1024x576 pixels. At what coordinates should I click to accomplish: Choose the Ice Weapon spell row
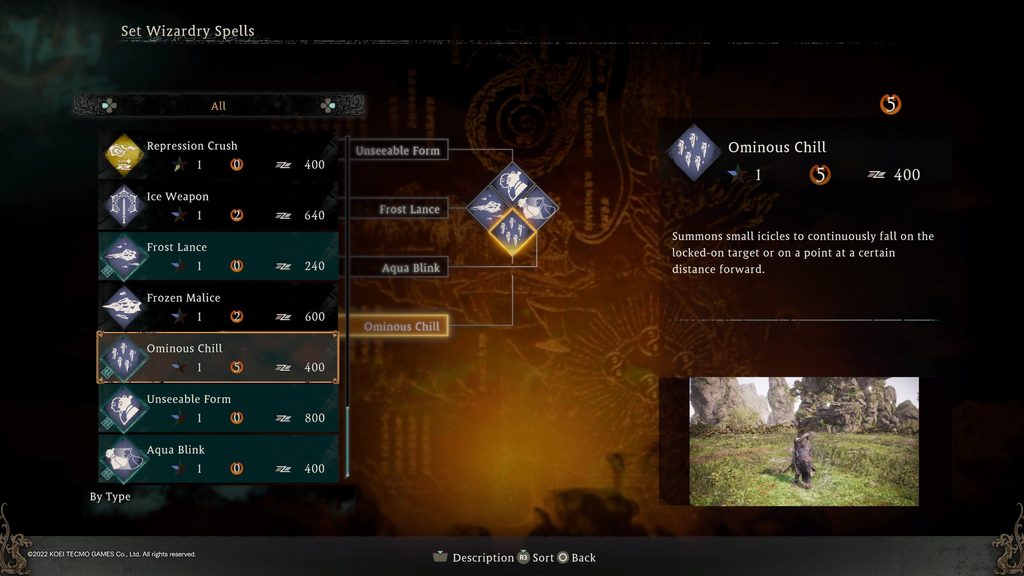tap(218, 206)
